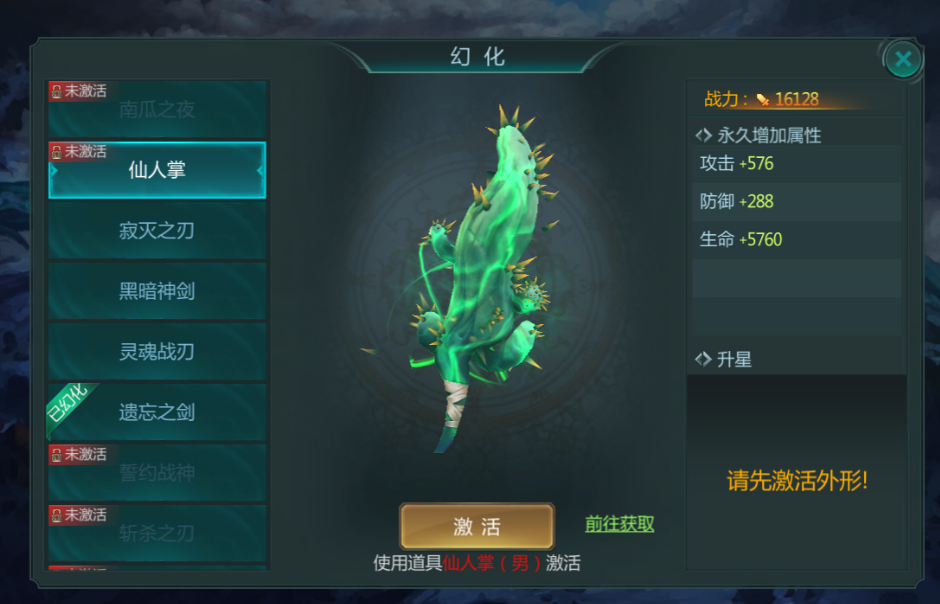Select 南瓜之夜 from the appearance list

tap(157, 110)
